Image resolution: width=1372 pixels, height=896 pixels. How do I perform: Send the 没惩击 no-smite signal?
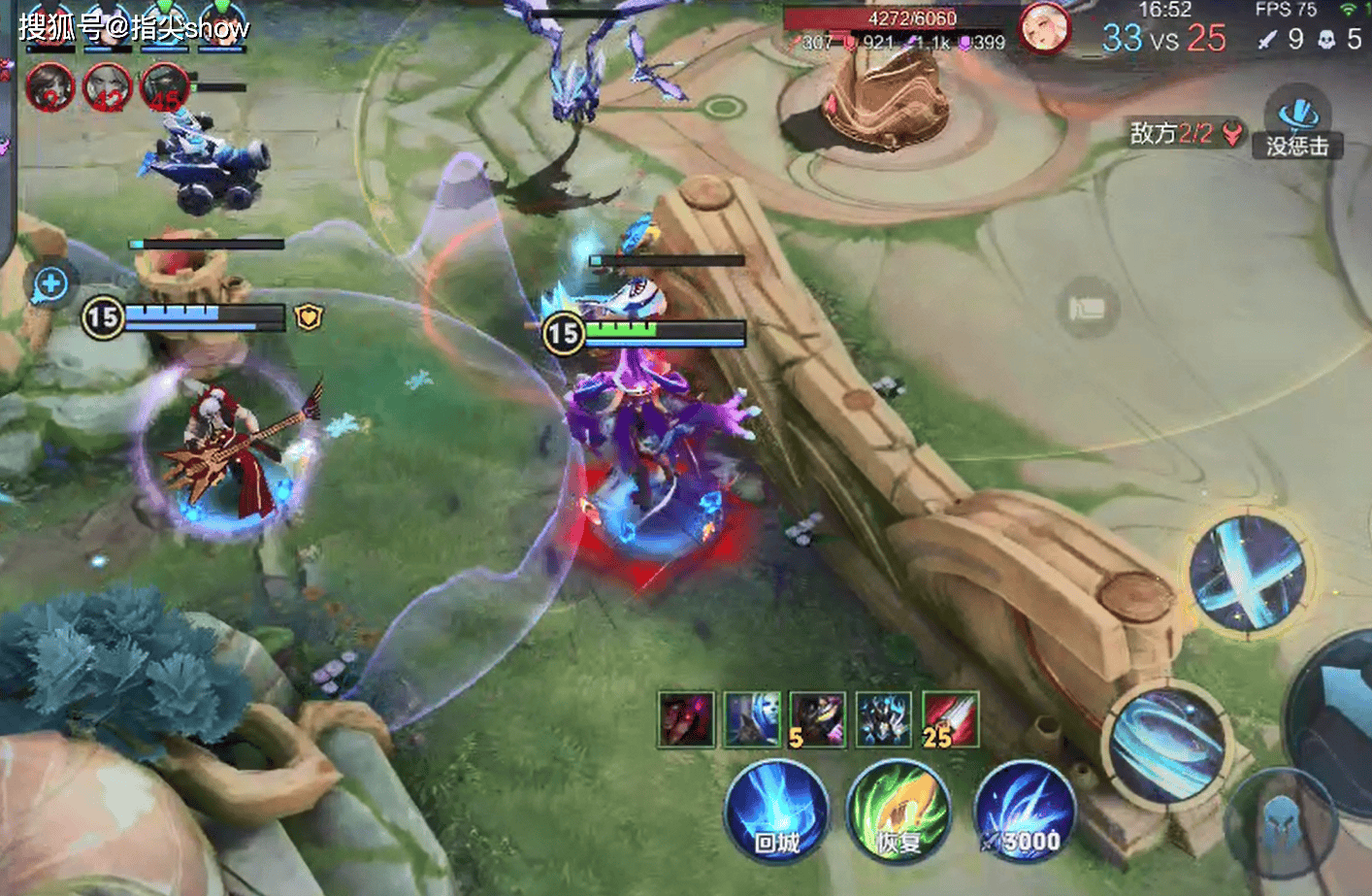click(1297, 126)
